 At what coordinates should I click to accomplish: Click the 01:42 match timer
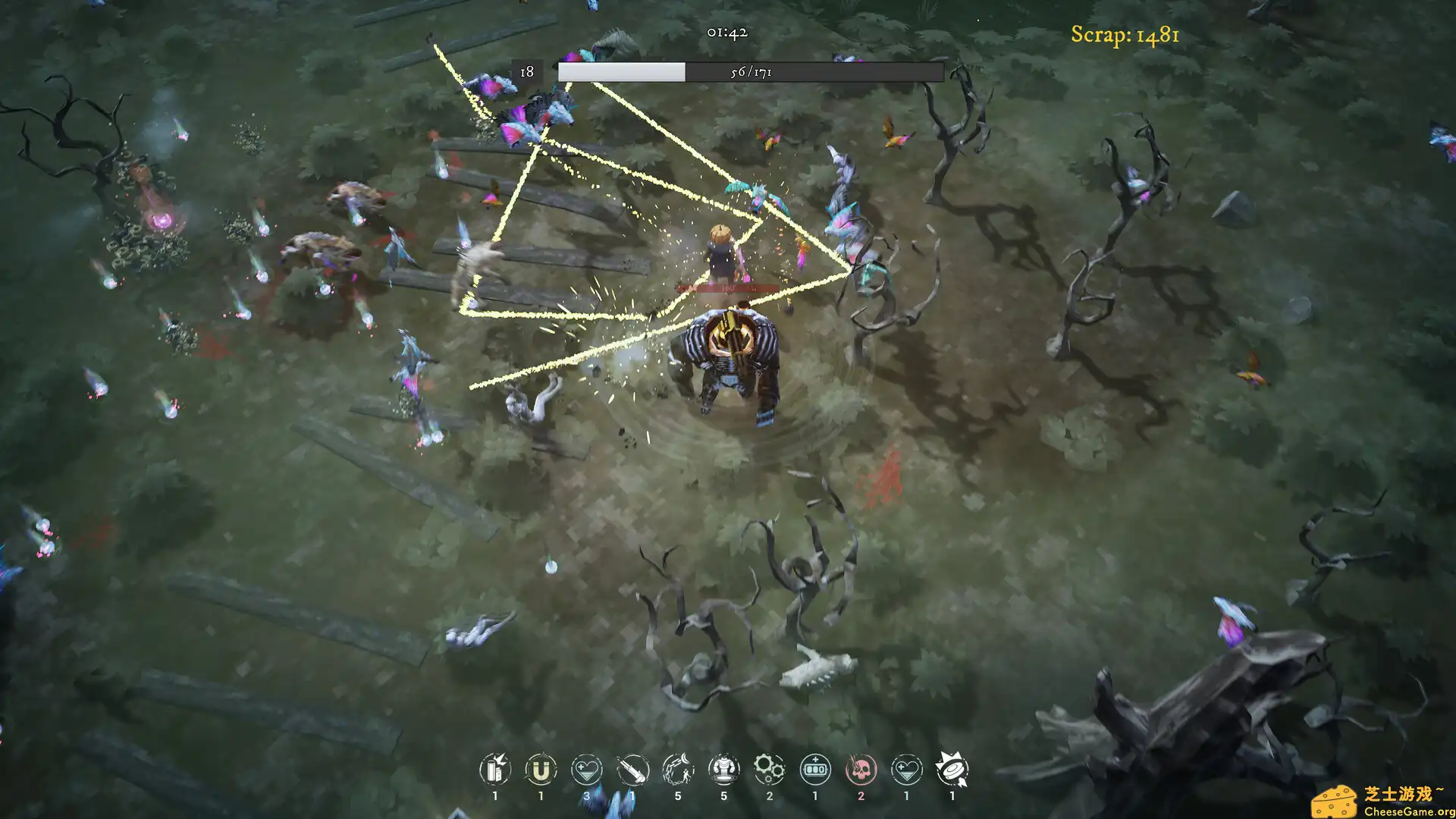(x=725, y=32)
